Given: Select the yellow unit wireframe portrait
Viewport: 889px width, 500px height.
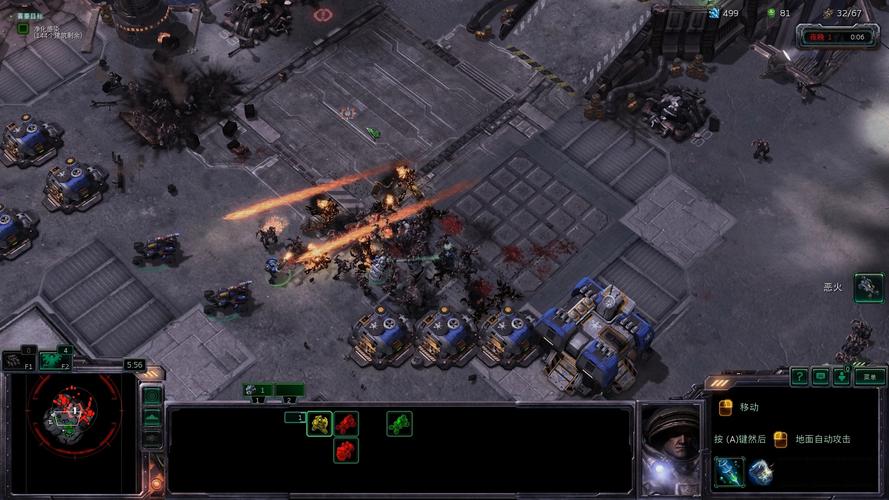Looking at the screenshot, I should coord(319,424).
